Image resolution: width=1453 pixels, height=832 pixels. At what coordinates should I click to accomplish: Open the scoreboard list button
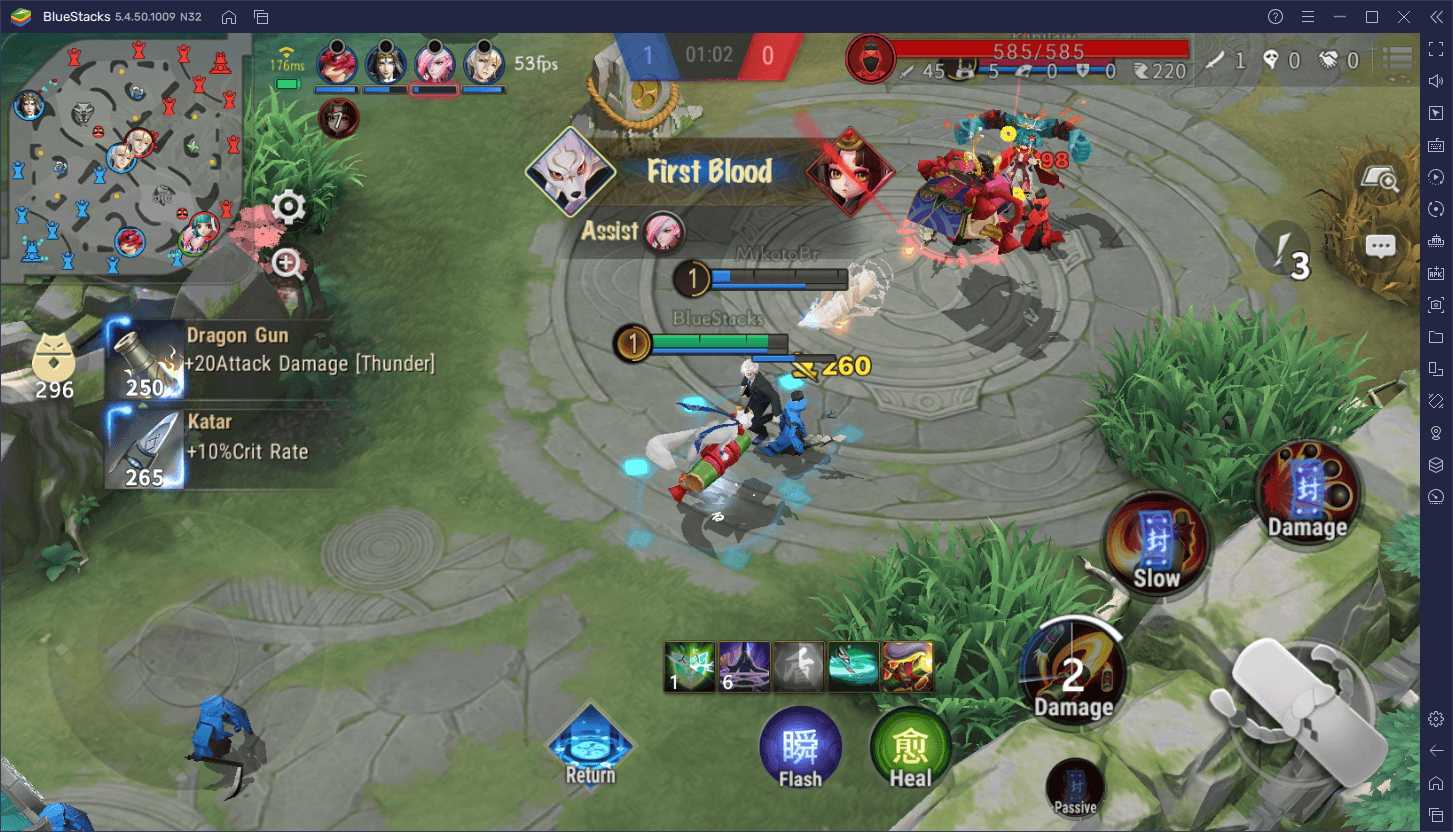tap(1396, 60)
